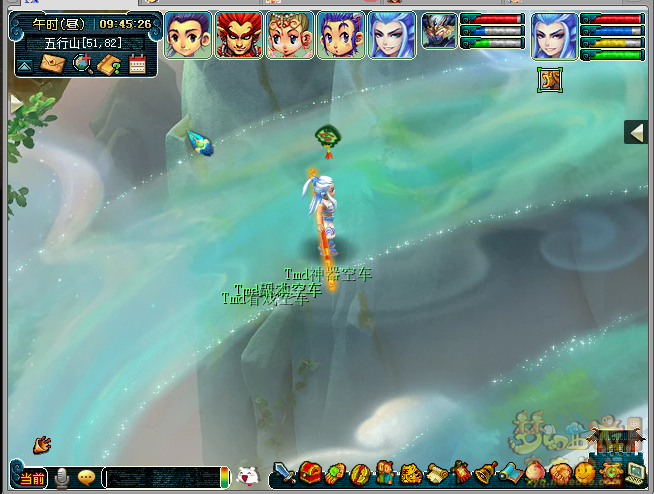Screen dimensions: 654x494
Task: Select the flower-crown girl teammate portrait
Action: 291,35
